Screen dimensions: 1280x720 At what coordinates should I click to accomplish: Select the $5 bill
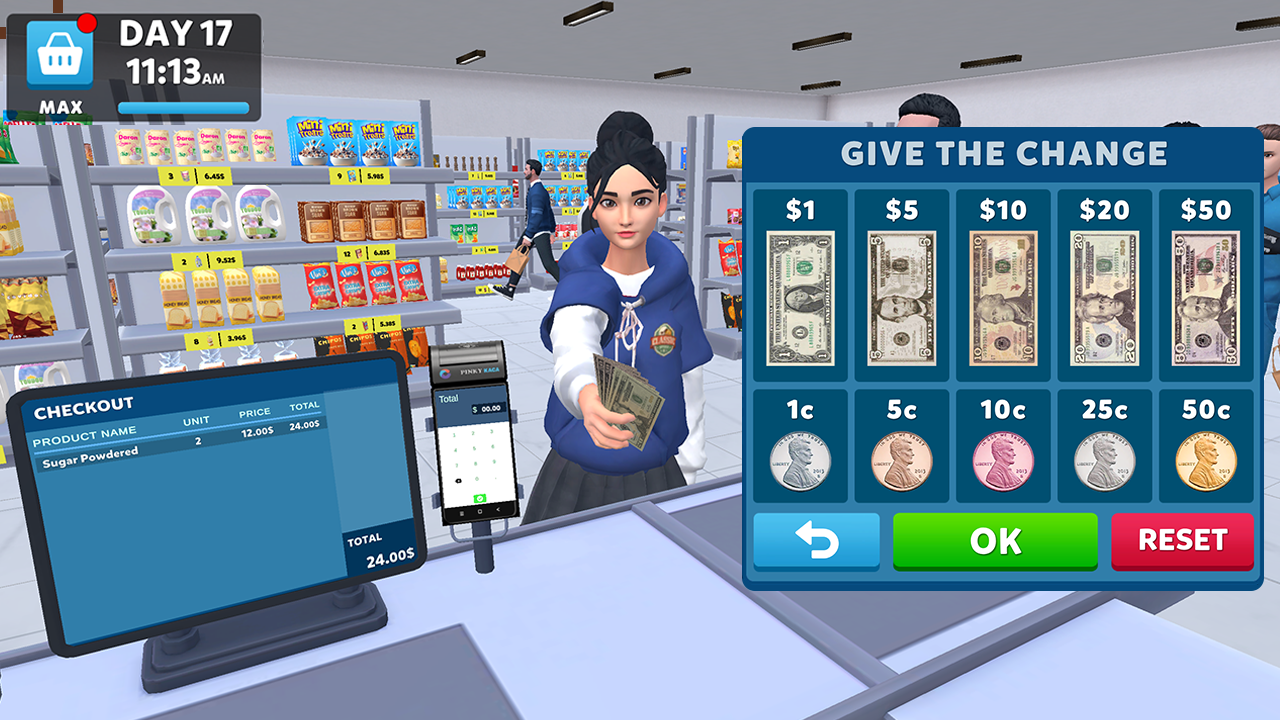pyautogui.click(x=901, y=295)
